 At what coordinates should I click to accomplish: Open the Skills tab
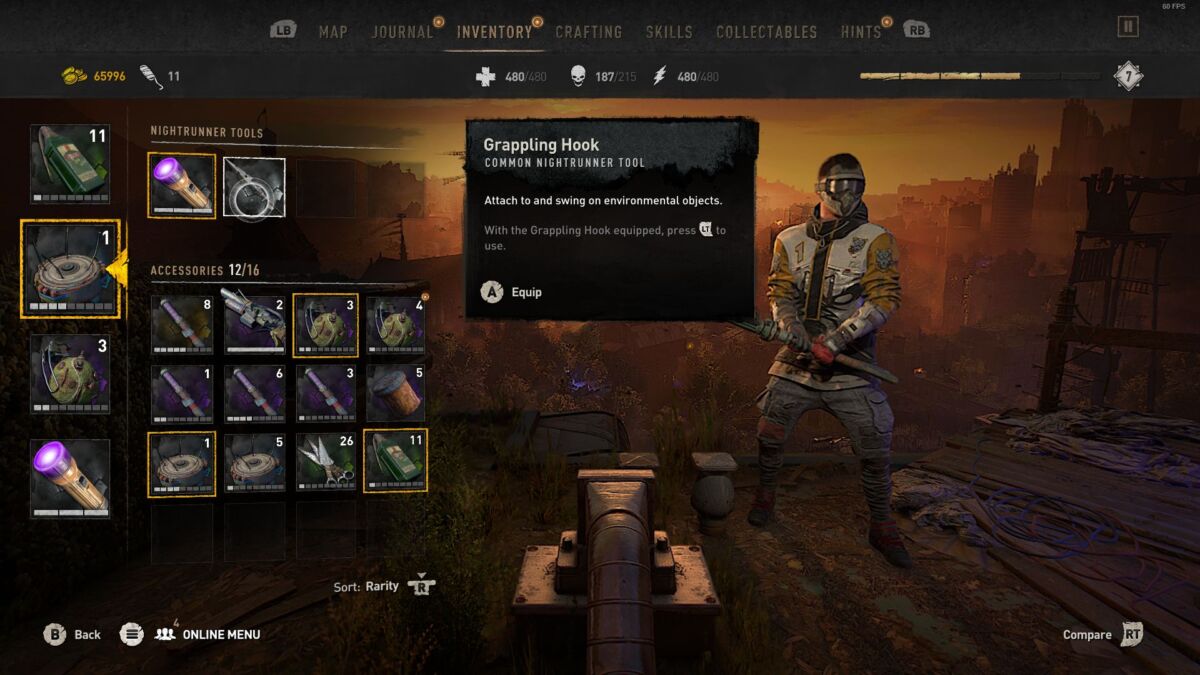[x=669, y=32]
